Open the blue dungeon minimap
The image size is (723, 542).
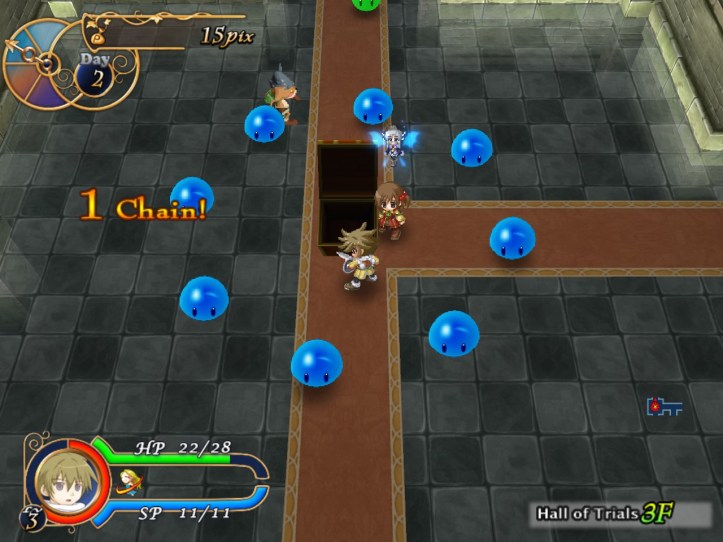point(664,407)
